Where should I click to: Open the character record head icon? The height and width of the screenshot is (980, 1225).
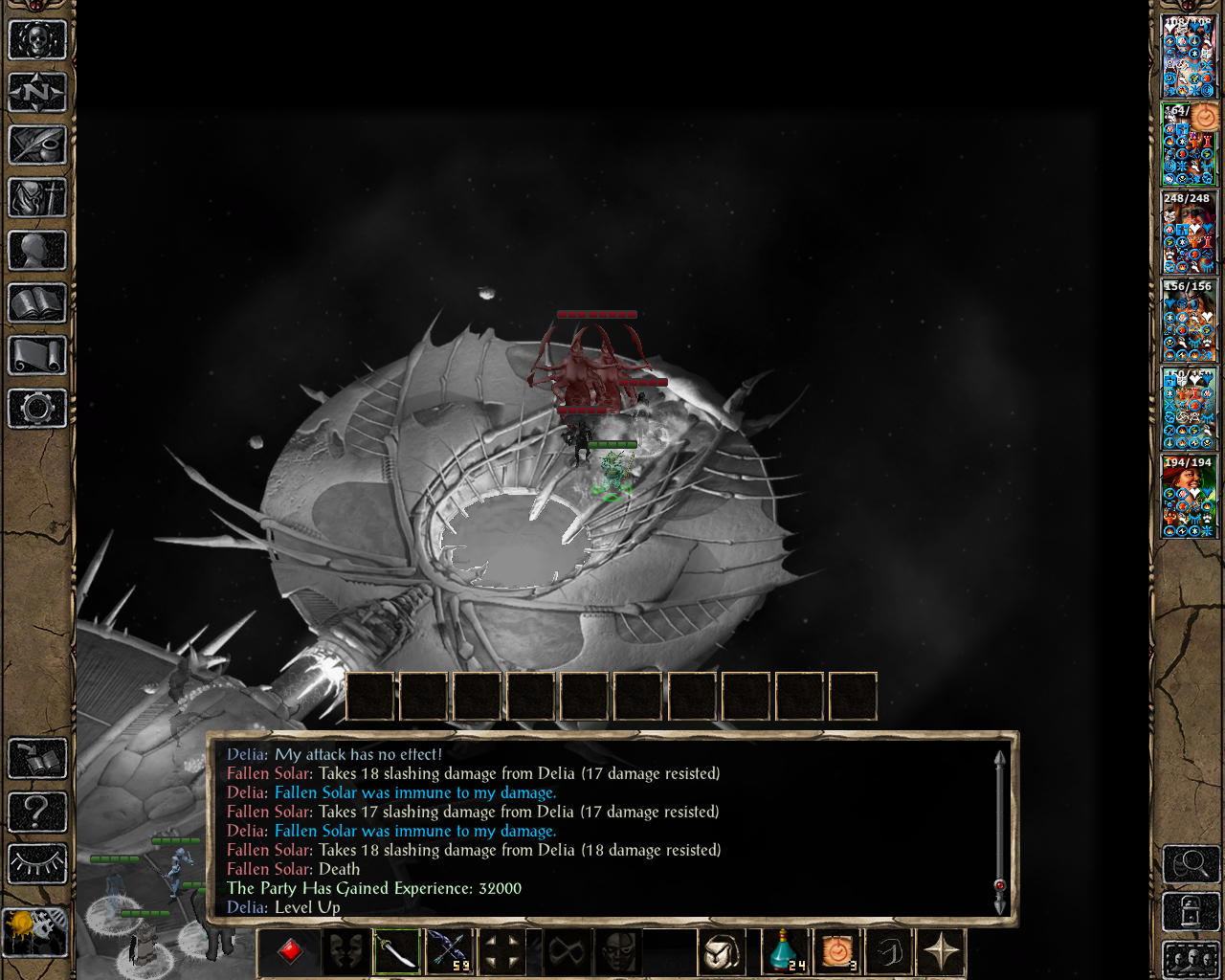37,251
